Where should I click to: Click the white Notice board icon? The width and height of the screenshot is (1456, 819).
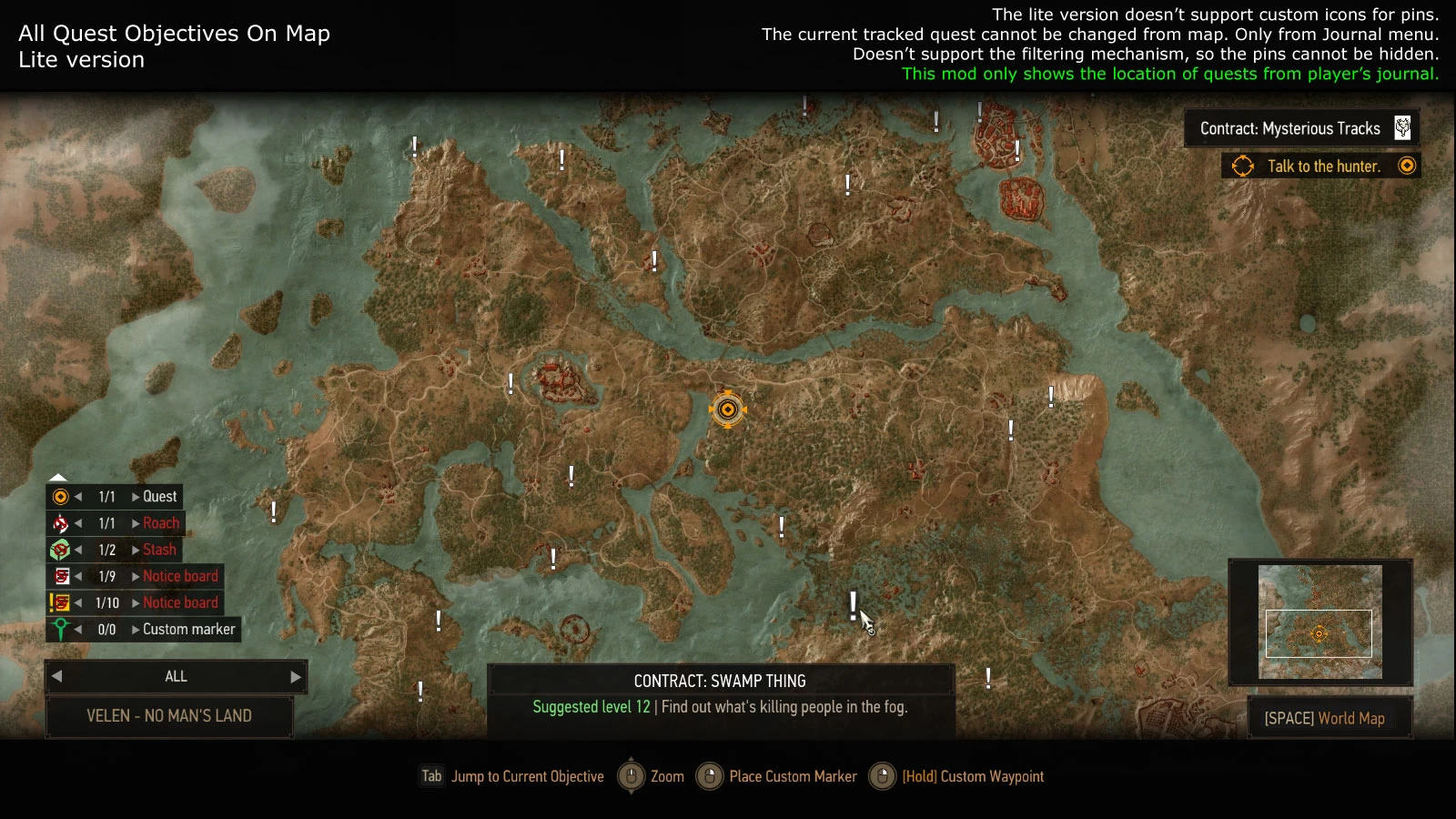coord(60,575)
